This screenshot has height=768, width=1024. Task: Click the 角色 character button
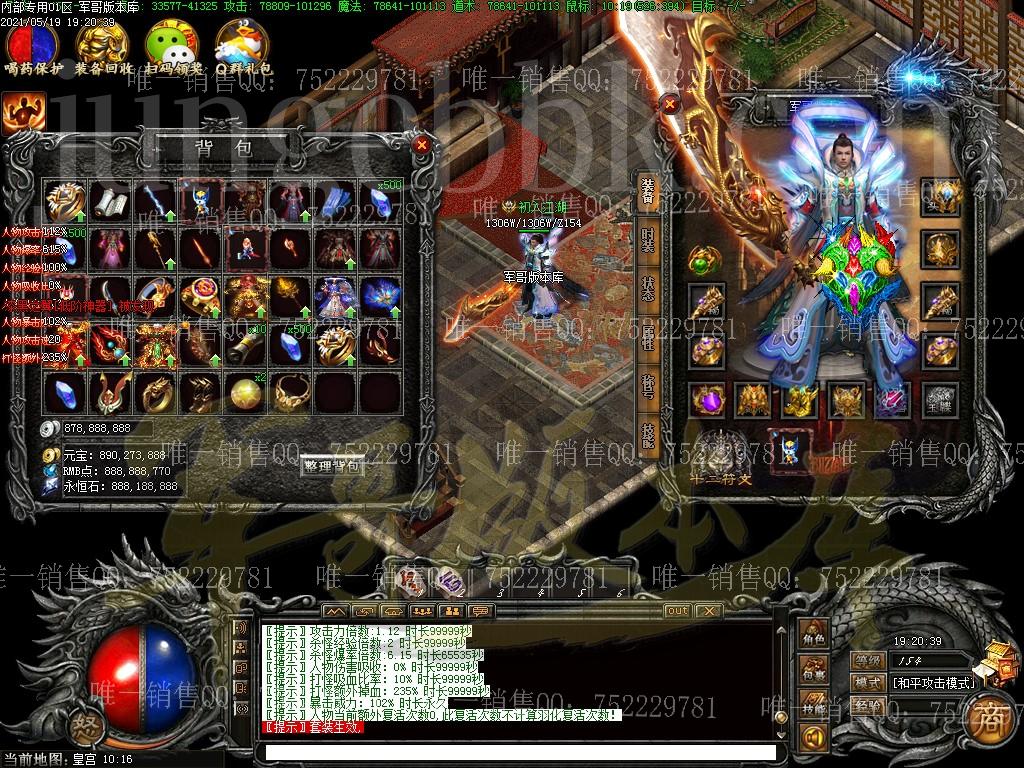point(812,639)
